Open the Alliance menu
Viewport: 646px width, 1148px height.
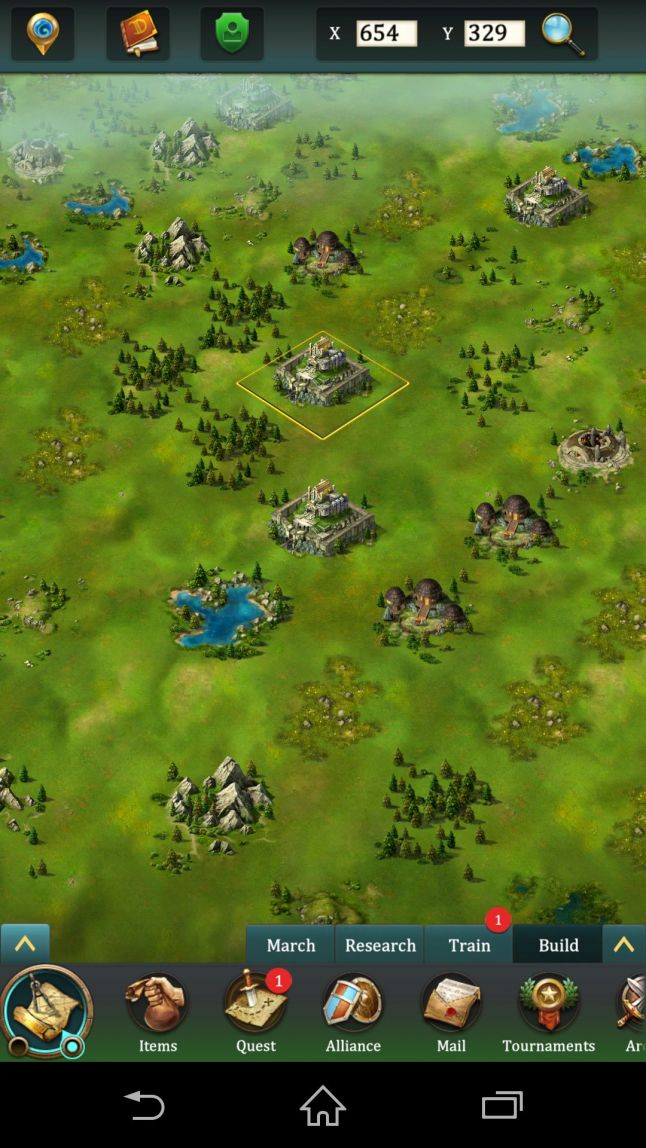353,1013
